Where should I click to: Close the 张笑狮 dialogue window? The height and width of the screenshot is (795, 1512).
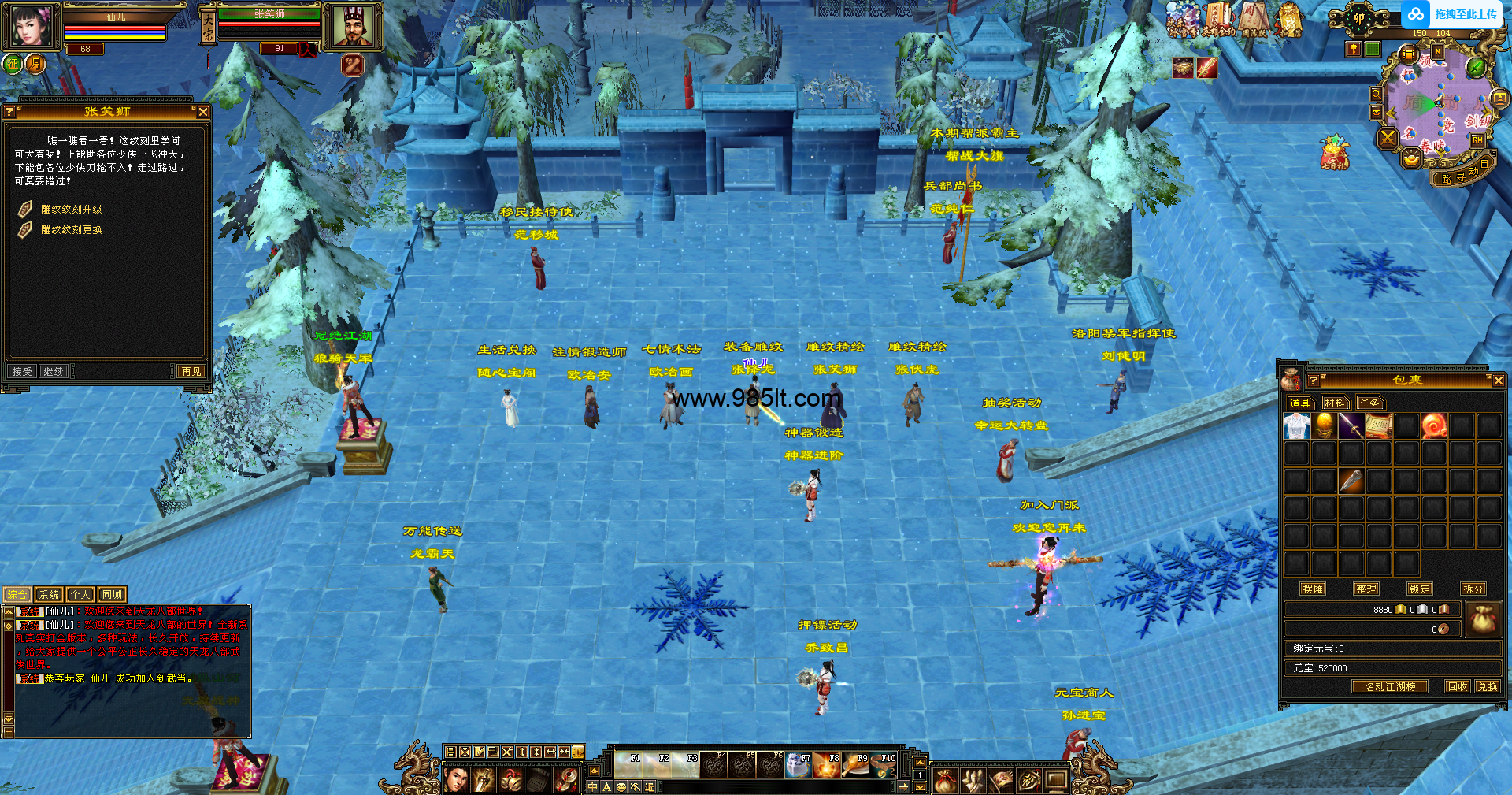(203, 112)
